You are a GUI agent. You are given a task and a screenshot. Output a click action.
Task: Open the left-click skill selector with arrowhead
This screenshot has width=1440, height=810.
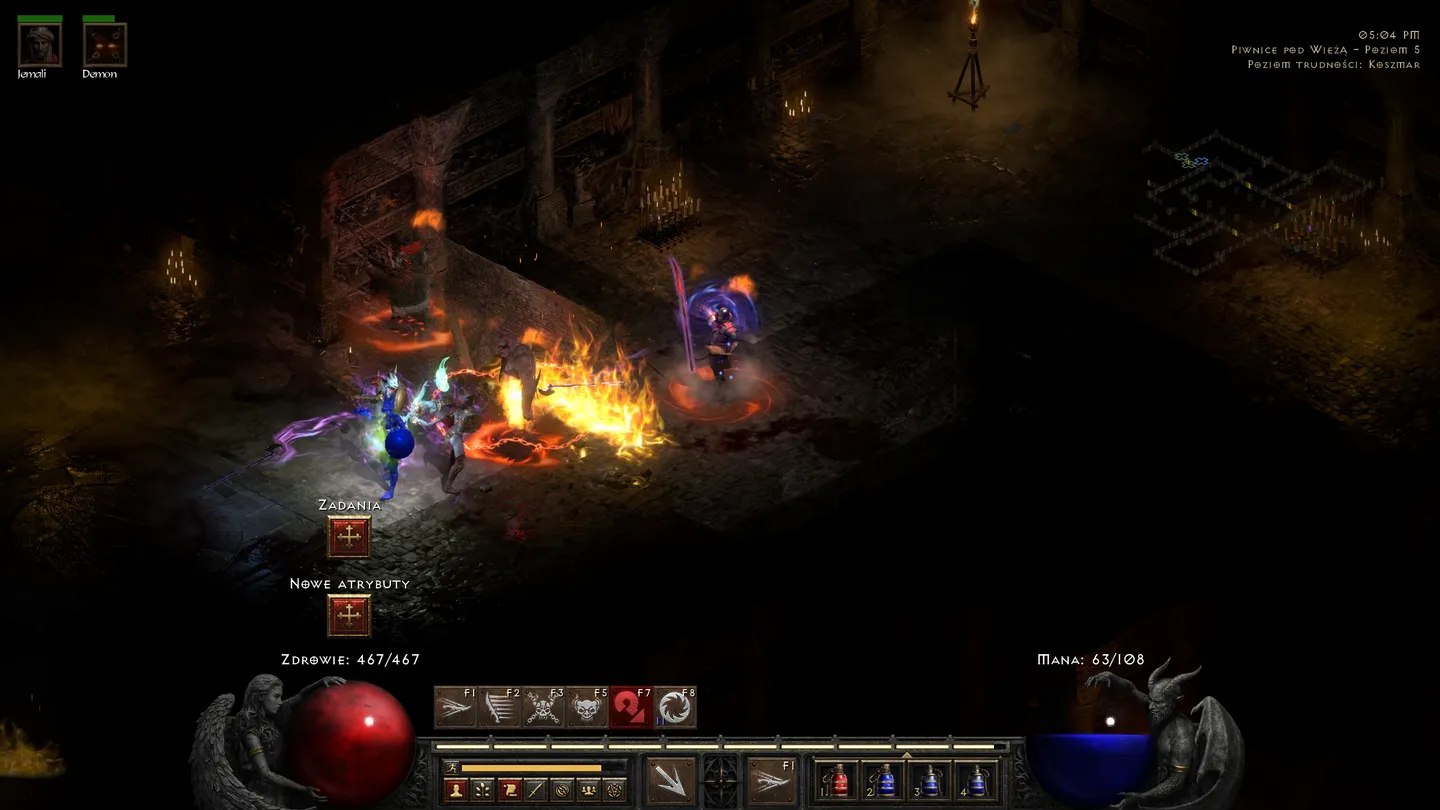tap(670, 780)
